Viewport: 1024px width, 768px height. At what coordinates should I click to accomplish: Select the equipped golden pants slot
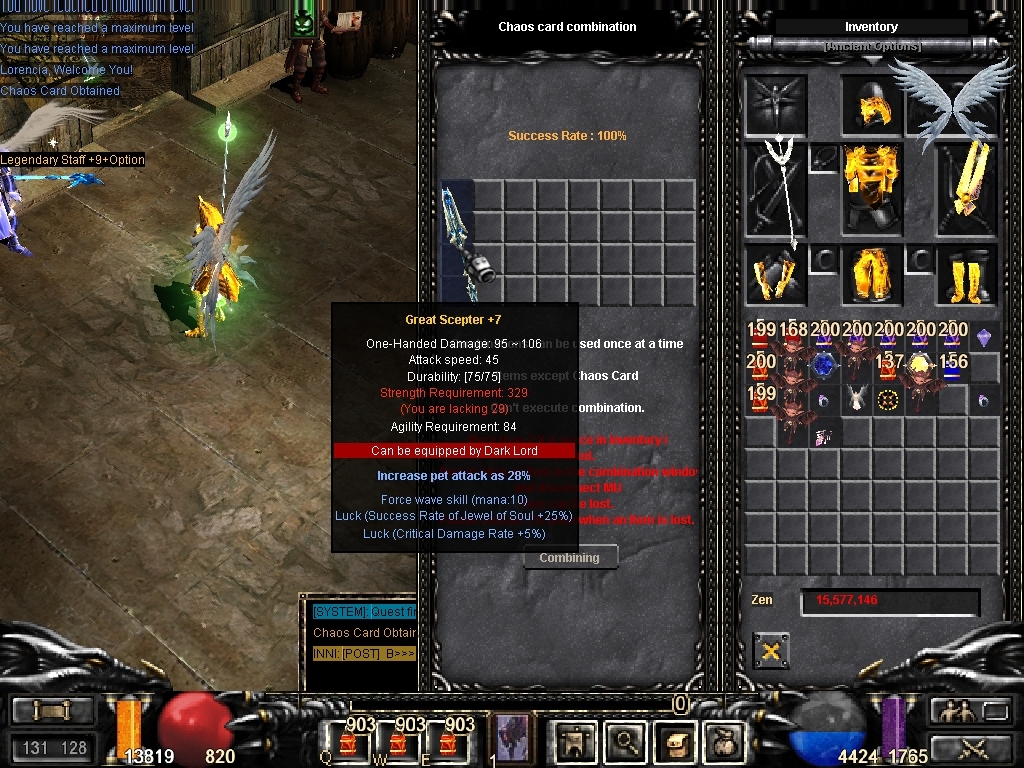click(x=871, y=274)
